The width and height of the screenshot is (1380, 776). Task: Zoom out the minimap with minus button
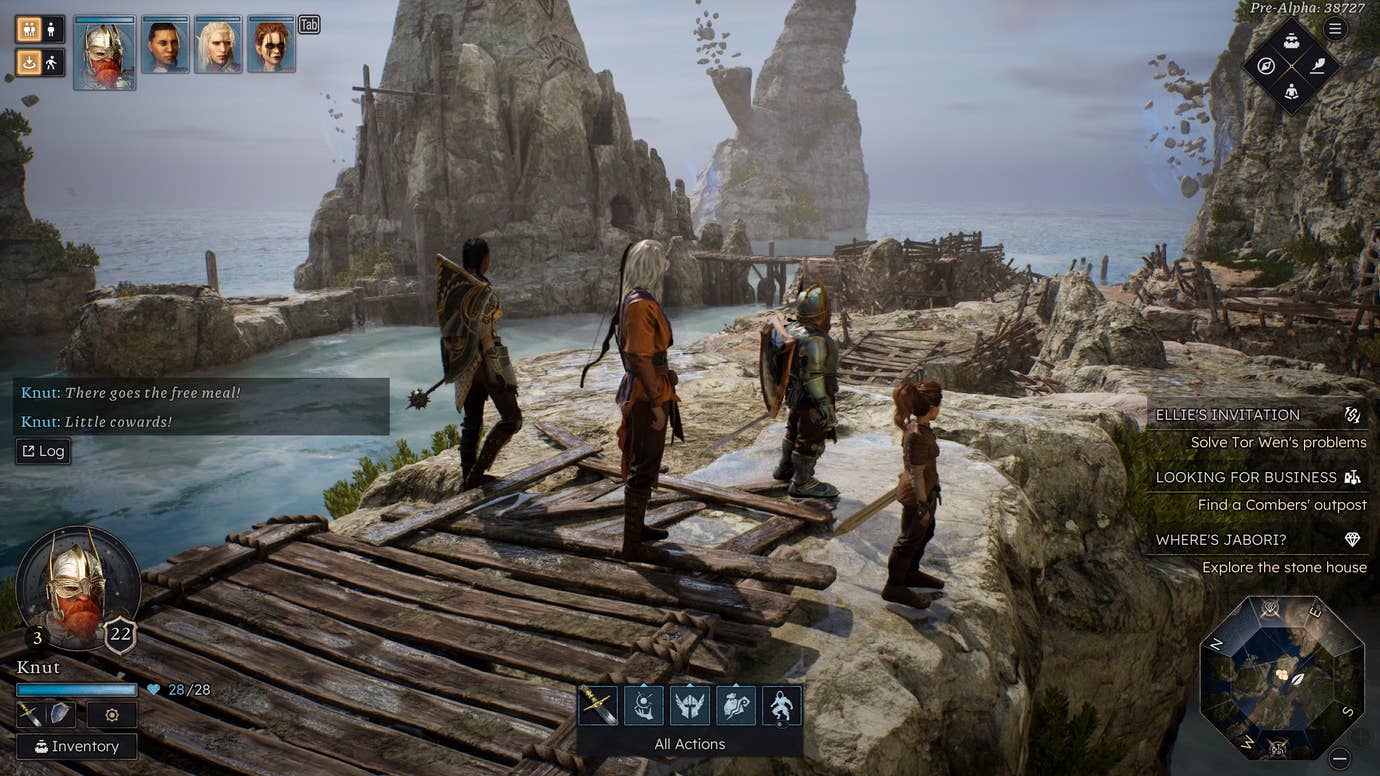point(1340,759)
